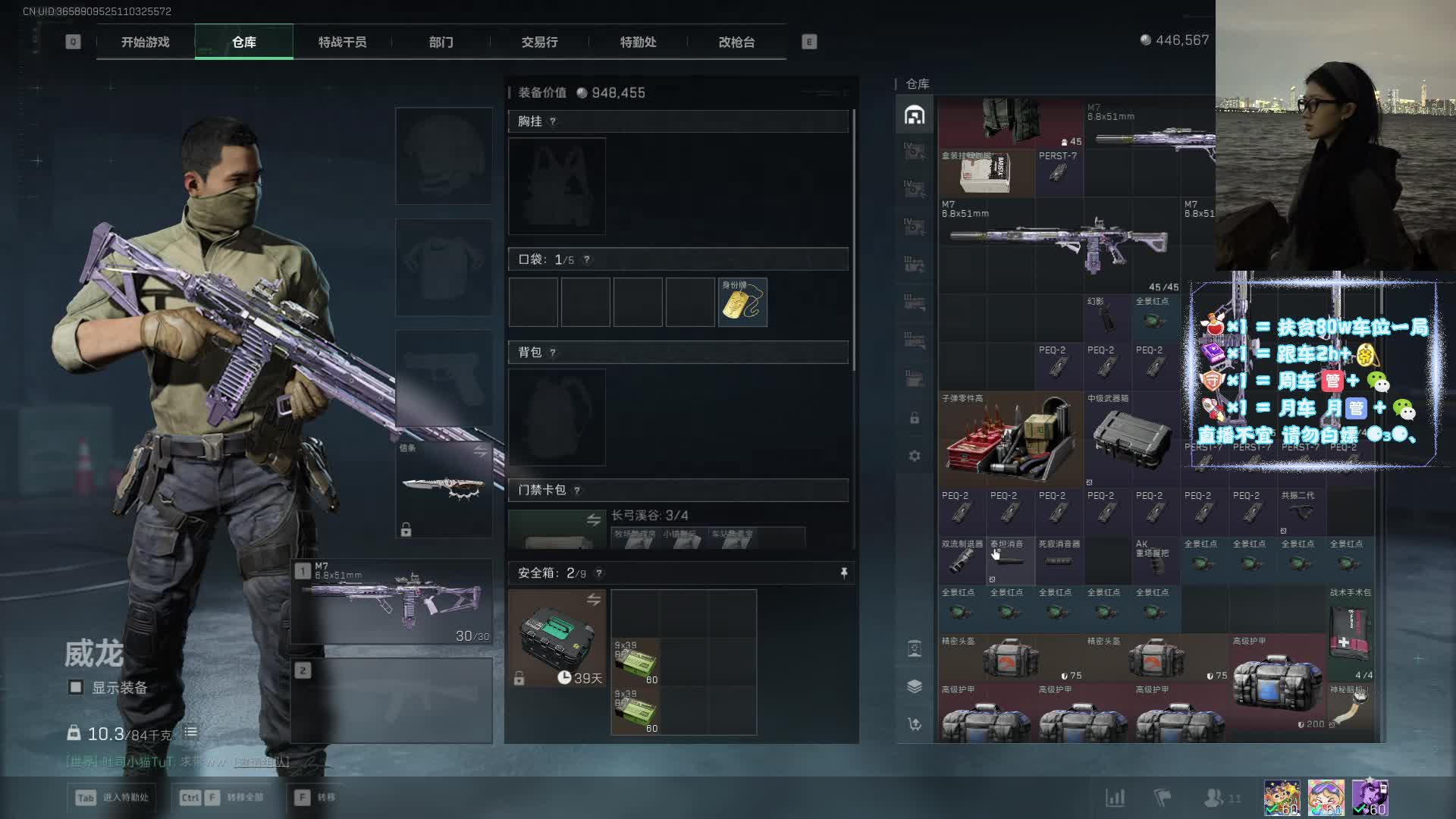Switch to the 特战干员 tab
Screen dimensions: 1456x819
tap(342, 42)
